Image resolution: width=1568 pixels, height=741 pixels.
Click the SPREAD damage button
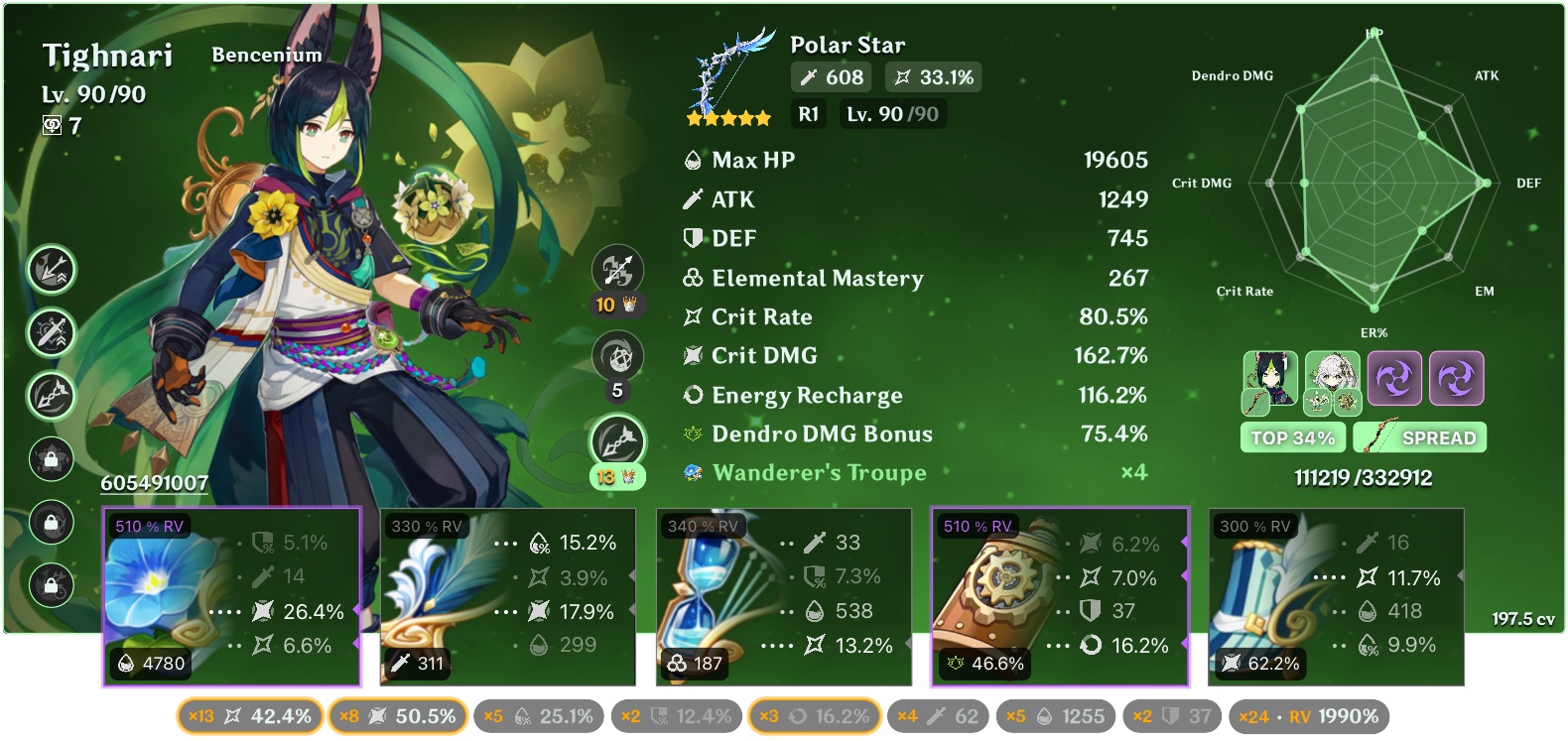pos(1419,436)
